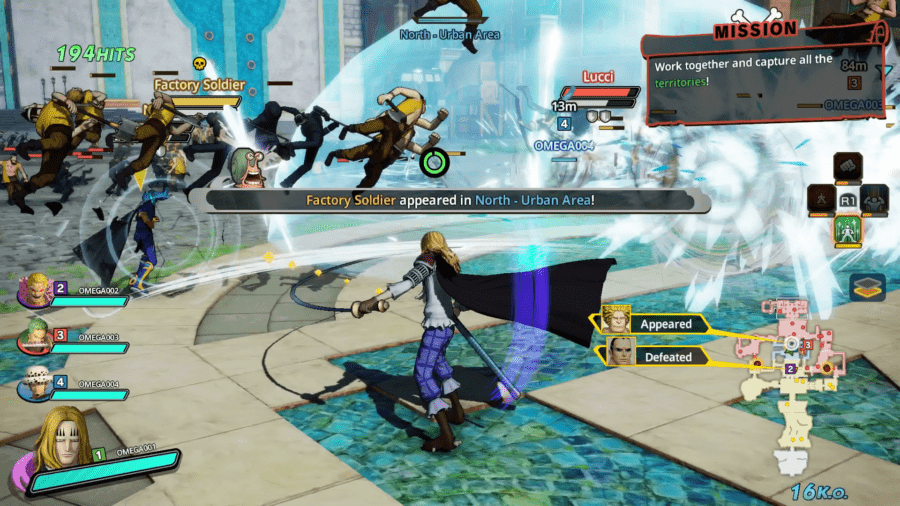This screenshot has width=900, height=506.
Task: Click the Defeated notification entry
Action: click(654, 355)
